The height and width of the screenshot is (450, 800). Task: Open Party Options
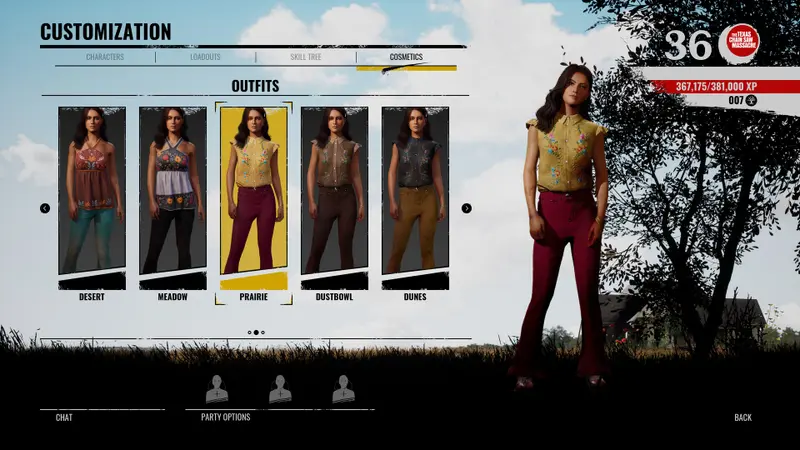point(226,417)
